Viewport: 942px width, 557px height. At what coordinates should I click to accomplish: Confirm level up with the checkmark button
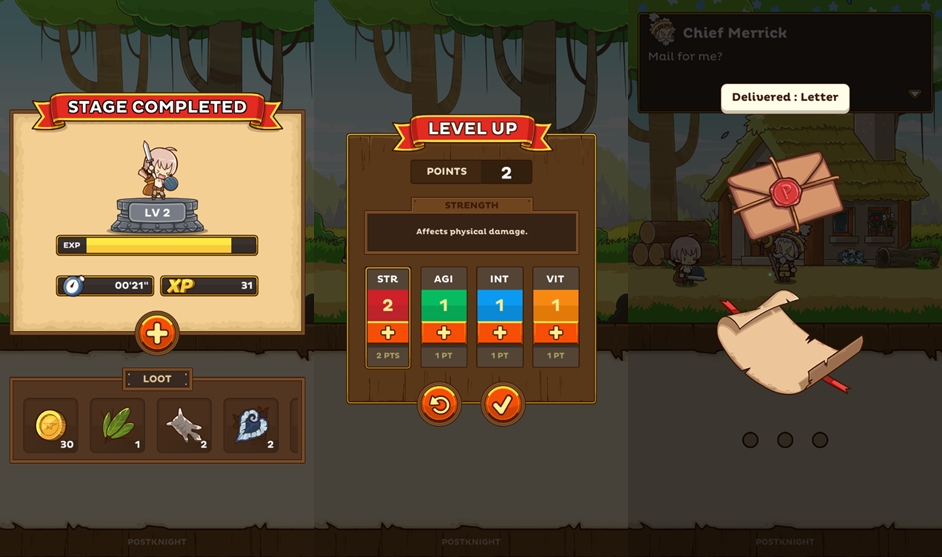coord(503,404)
